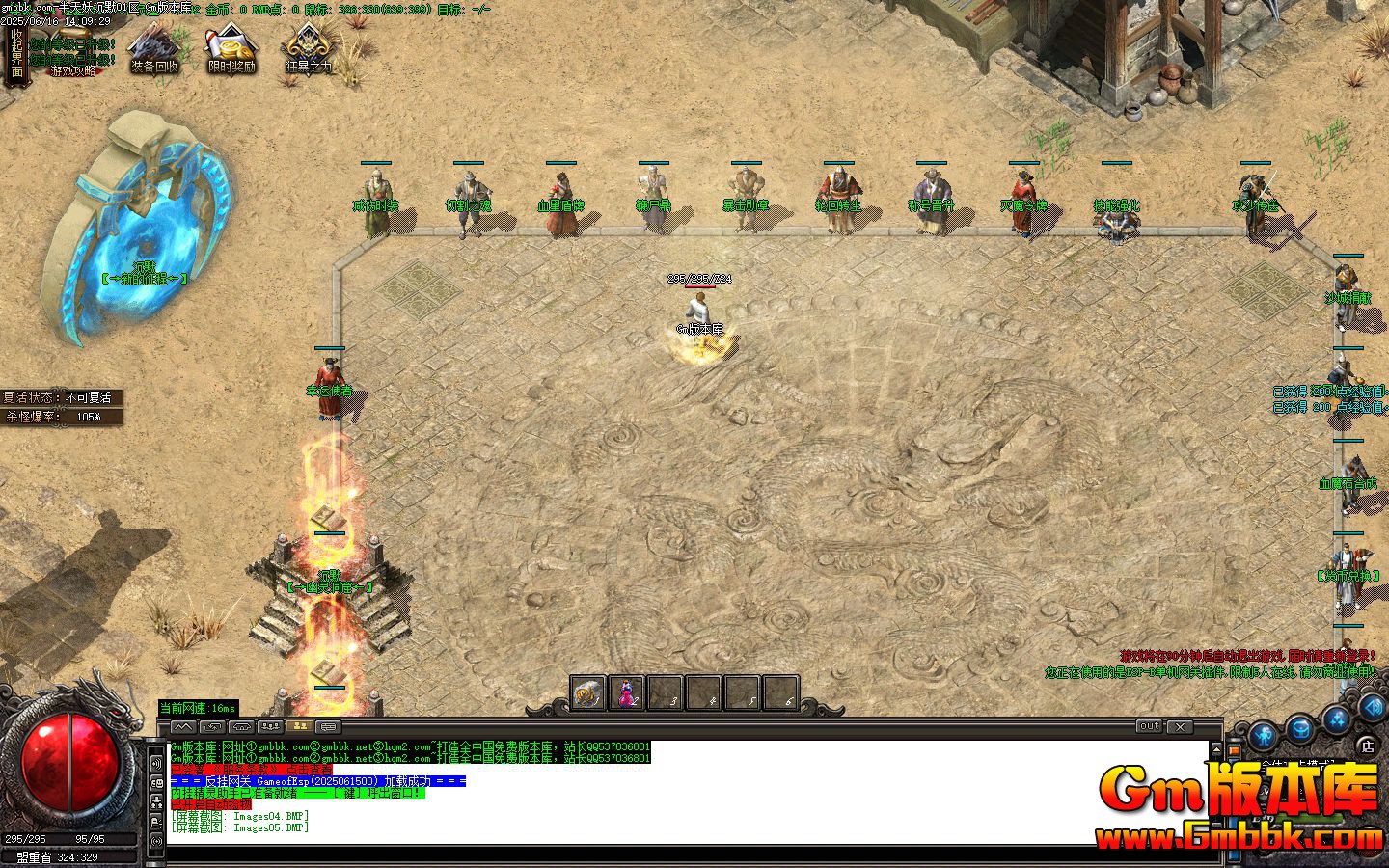Open the skills sparkle circular icon bottom right
The width and height of the screenshot is (1389, 868).
pos(1337,721)
